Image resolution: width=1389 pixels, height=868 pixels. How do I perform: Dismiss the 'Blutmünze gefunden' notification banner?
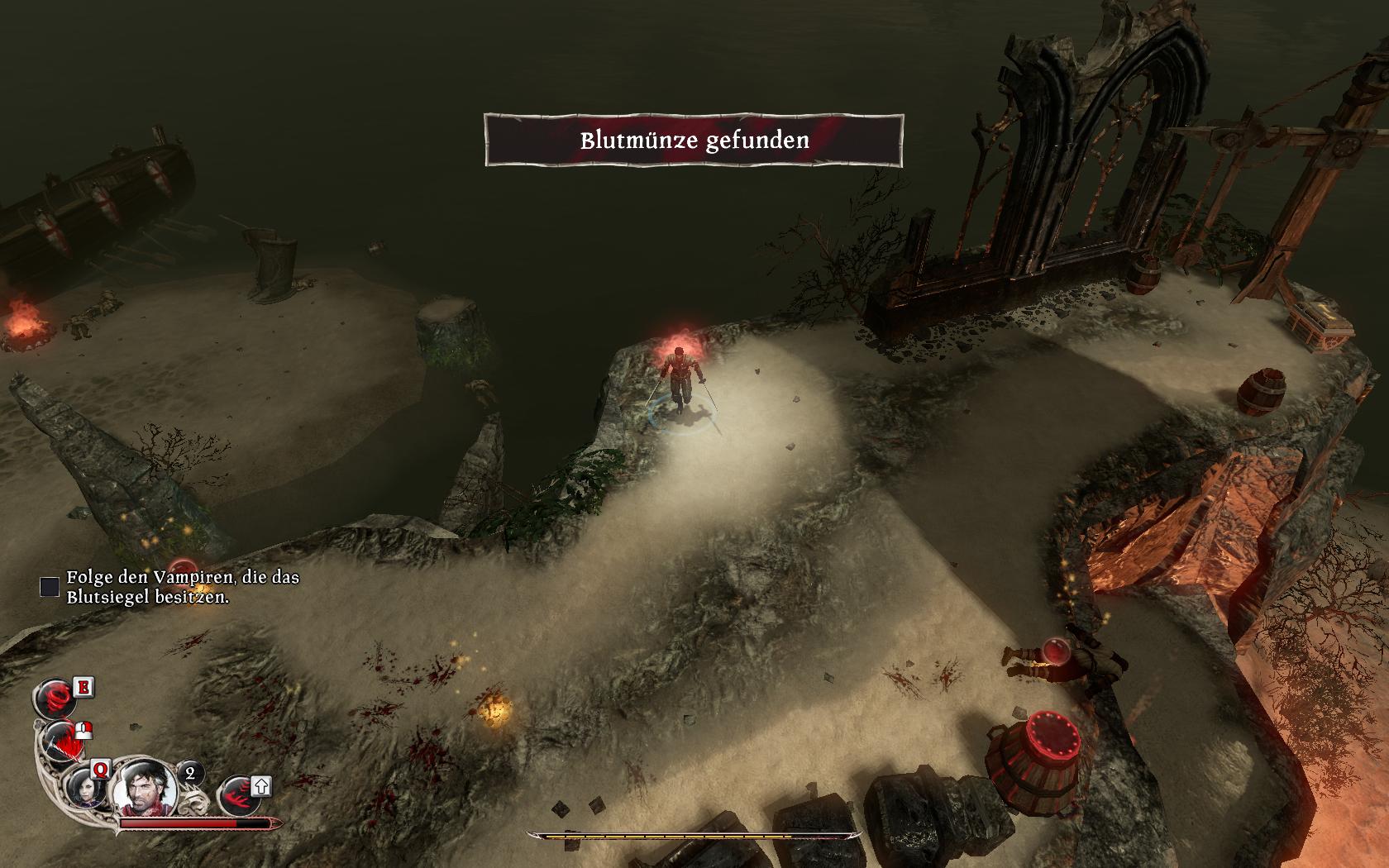[694, 141]
